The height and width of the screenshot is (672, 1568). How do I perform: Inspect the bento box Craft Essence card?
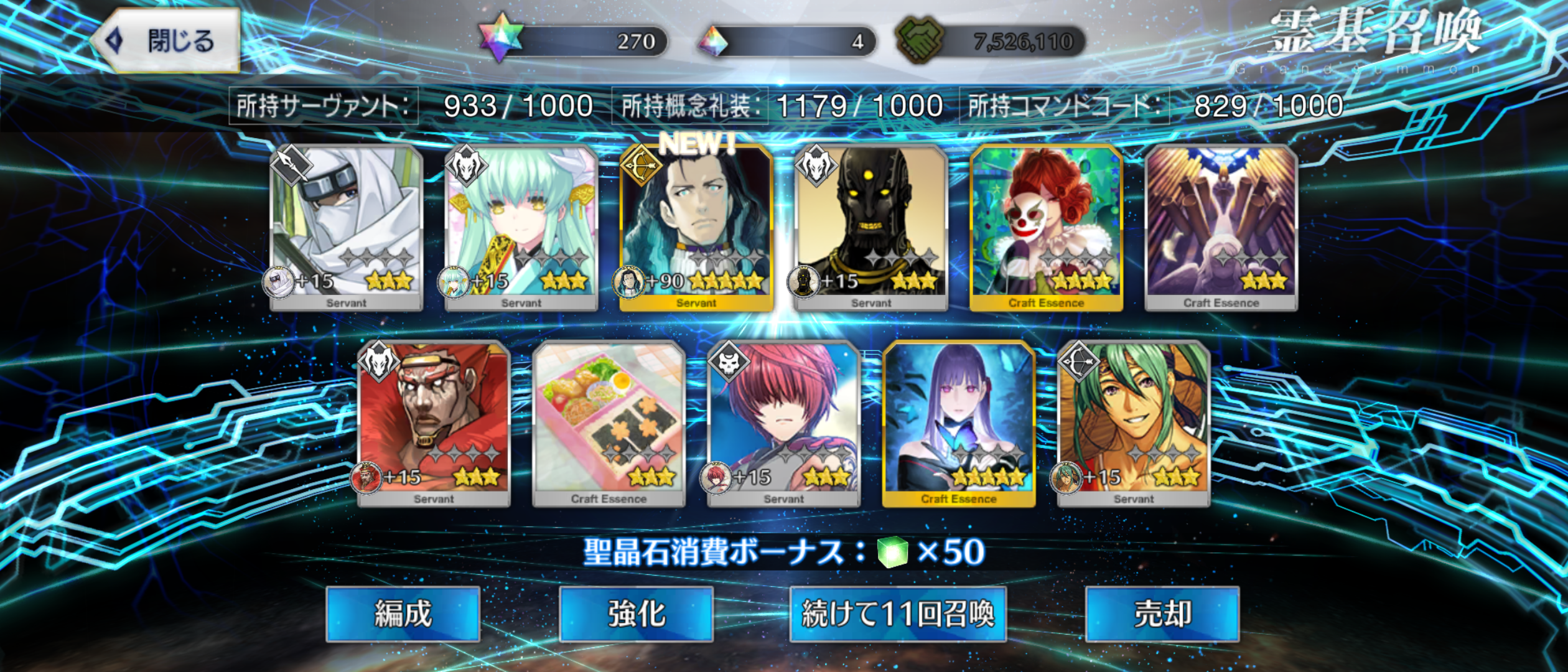click(609, 423)
